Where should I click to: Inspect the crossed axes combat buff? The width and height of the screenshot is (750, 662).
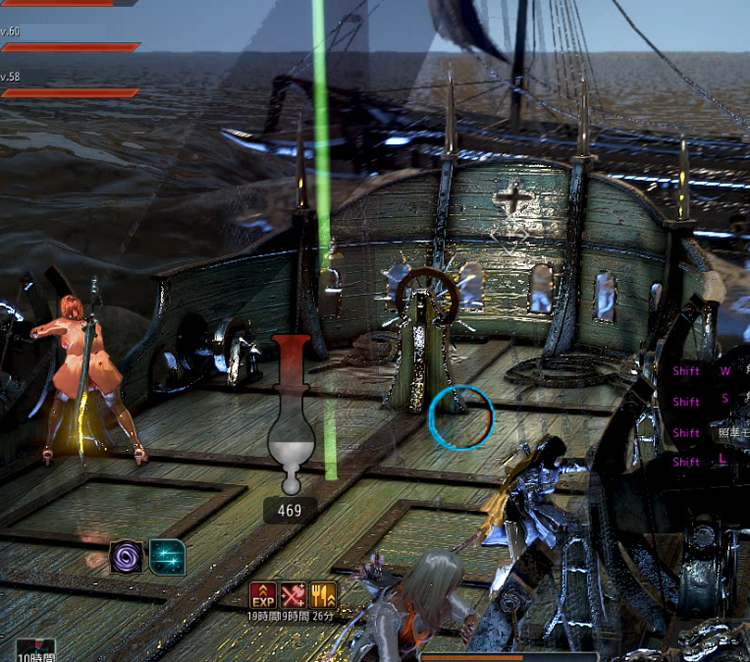click(x=293, y=596)
